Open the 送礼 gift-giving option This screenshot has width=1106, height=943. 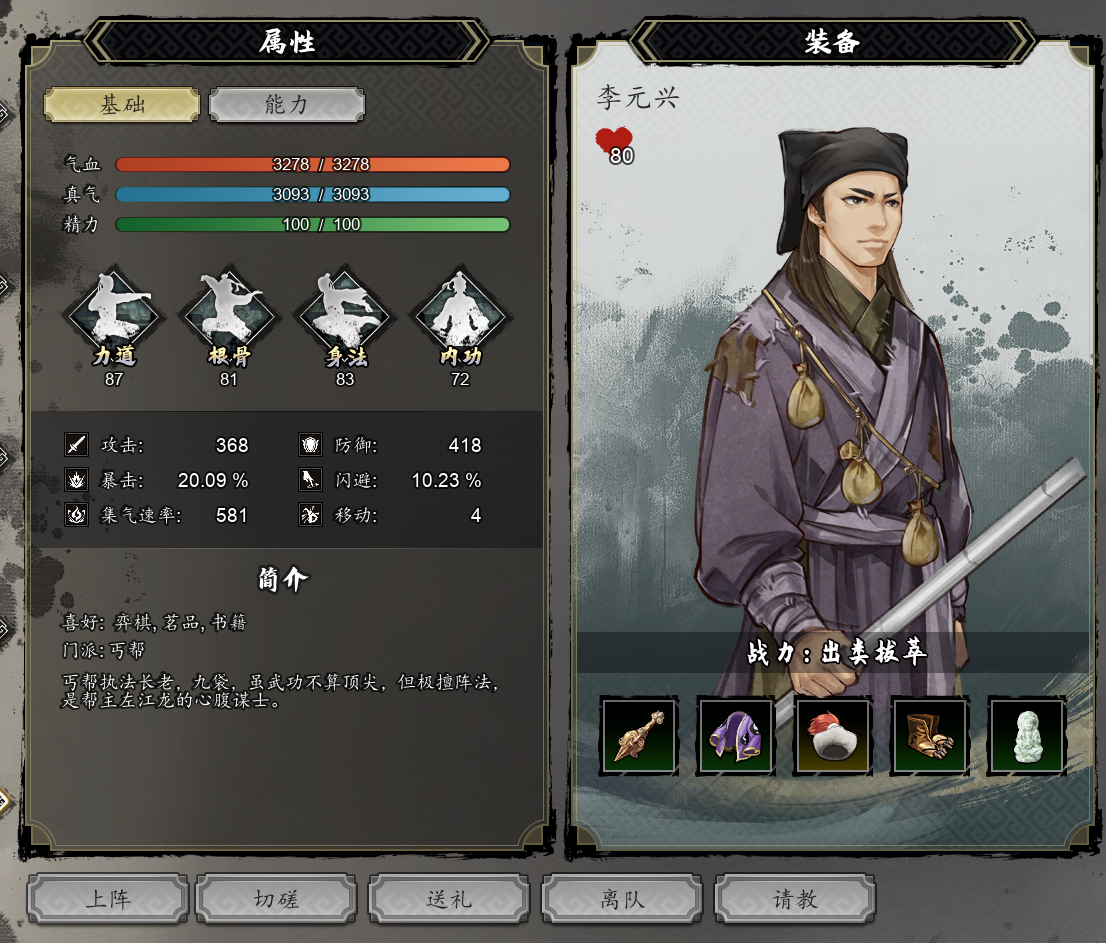[449, 899]
